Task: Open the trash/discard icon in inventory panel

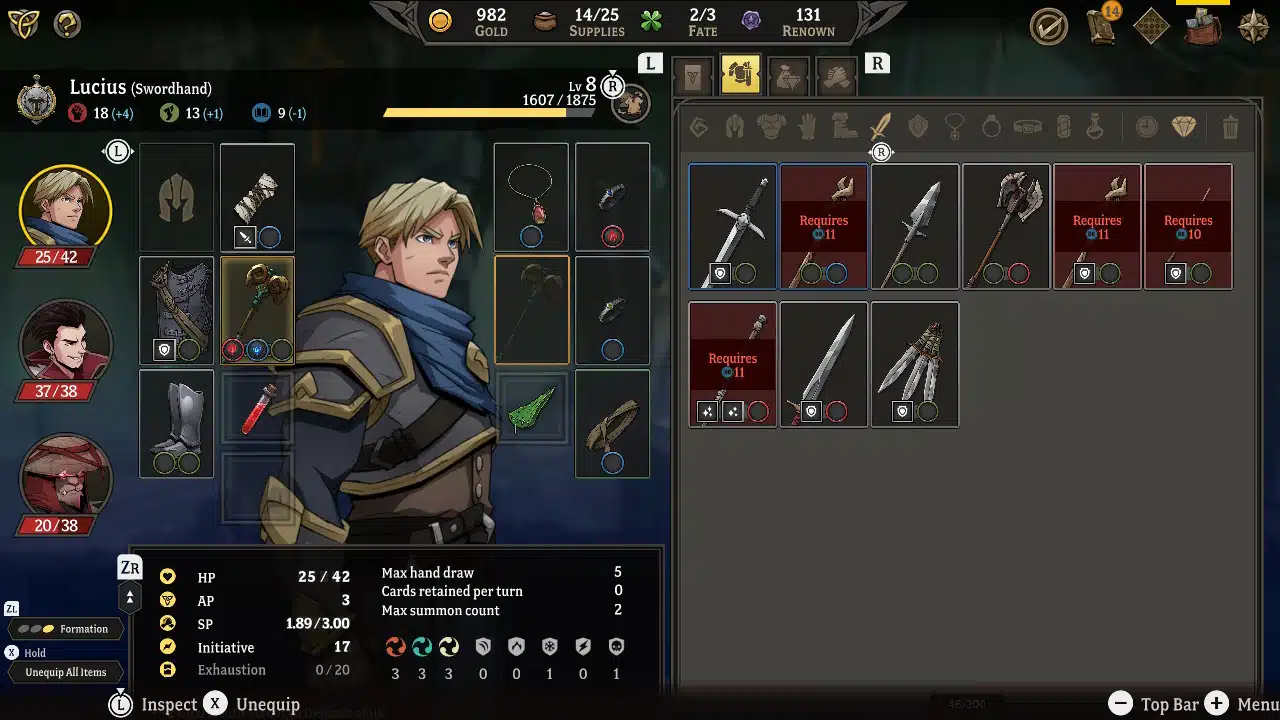Action: click(1231, 127)
